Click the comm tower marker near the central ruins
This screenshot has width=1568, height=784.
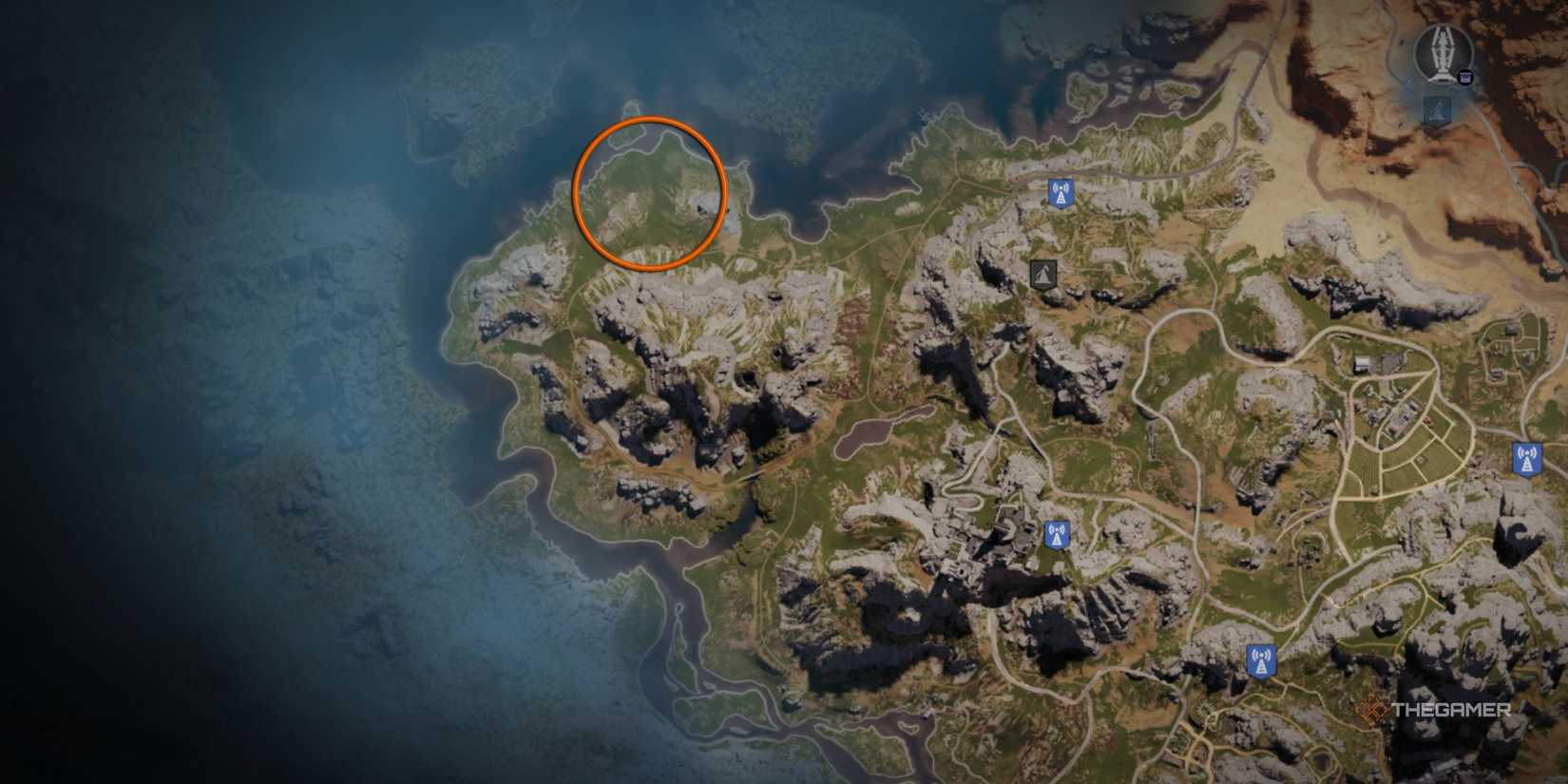click(1055, 534)
